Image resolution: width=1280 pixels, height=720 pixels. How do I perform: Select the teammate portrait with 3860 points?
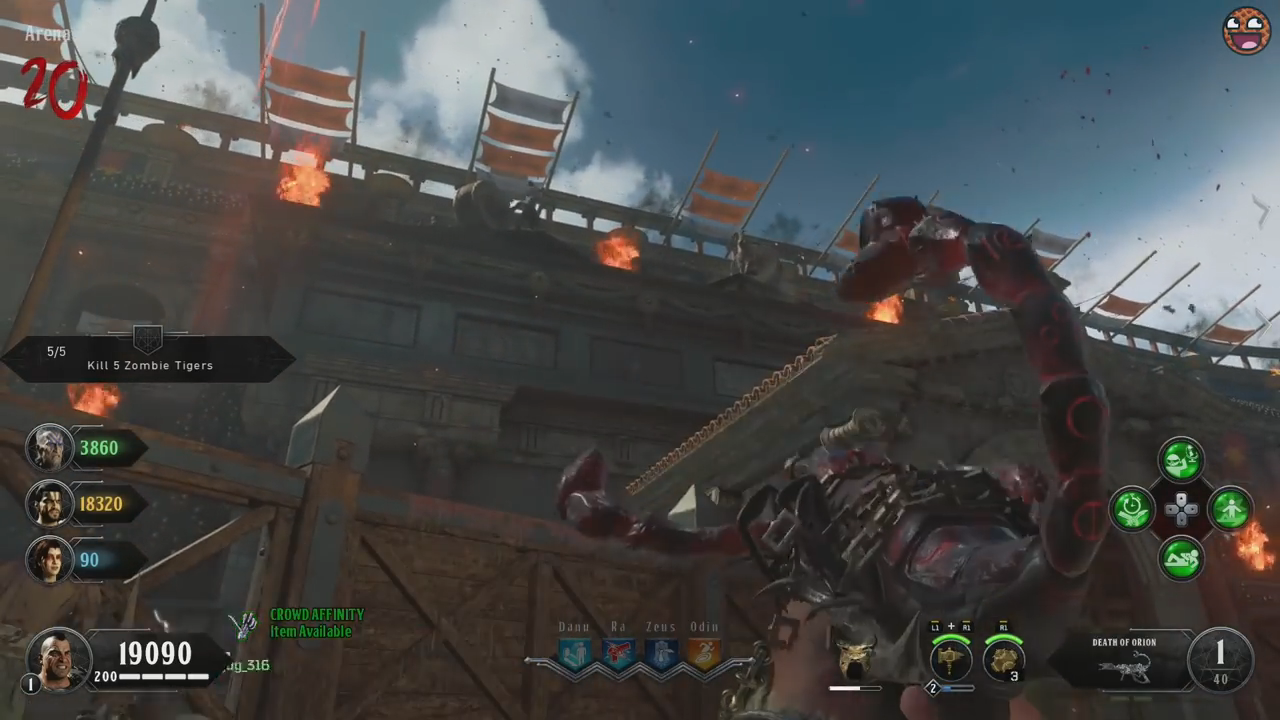(x=49, y=448)
